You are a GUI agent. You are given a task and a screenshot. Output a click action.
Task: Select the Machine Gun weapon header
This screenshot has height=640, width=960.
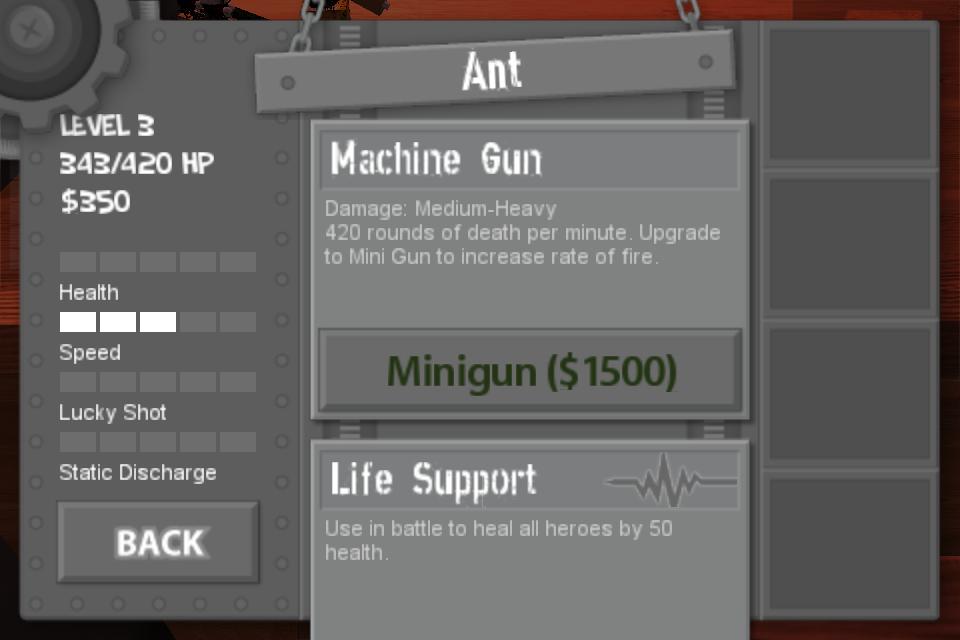[530, 160]
